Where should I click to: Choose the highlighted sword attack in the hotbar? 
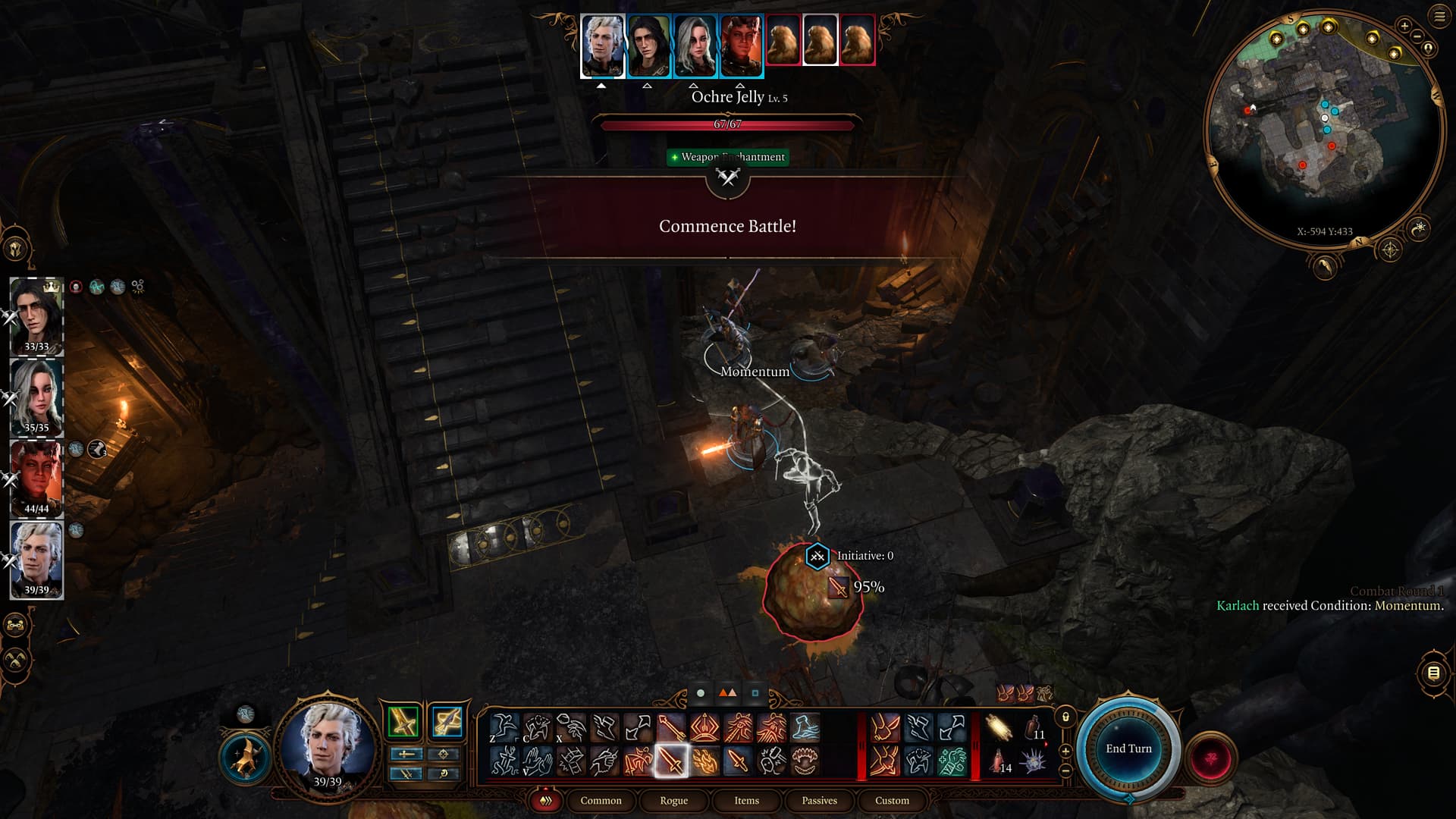tap(671, 761)
